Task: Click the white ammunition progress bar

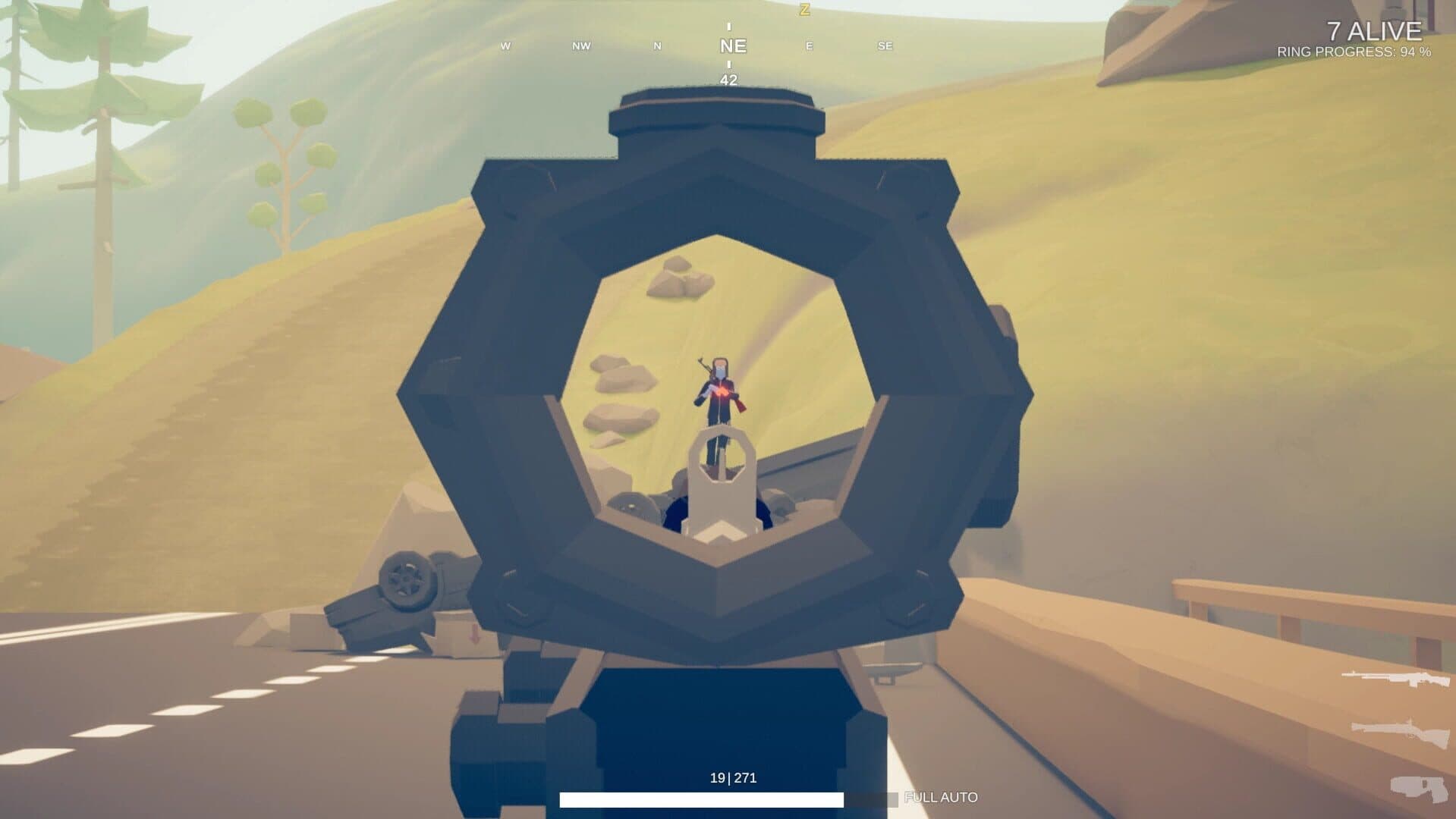Action: [702, 798]
